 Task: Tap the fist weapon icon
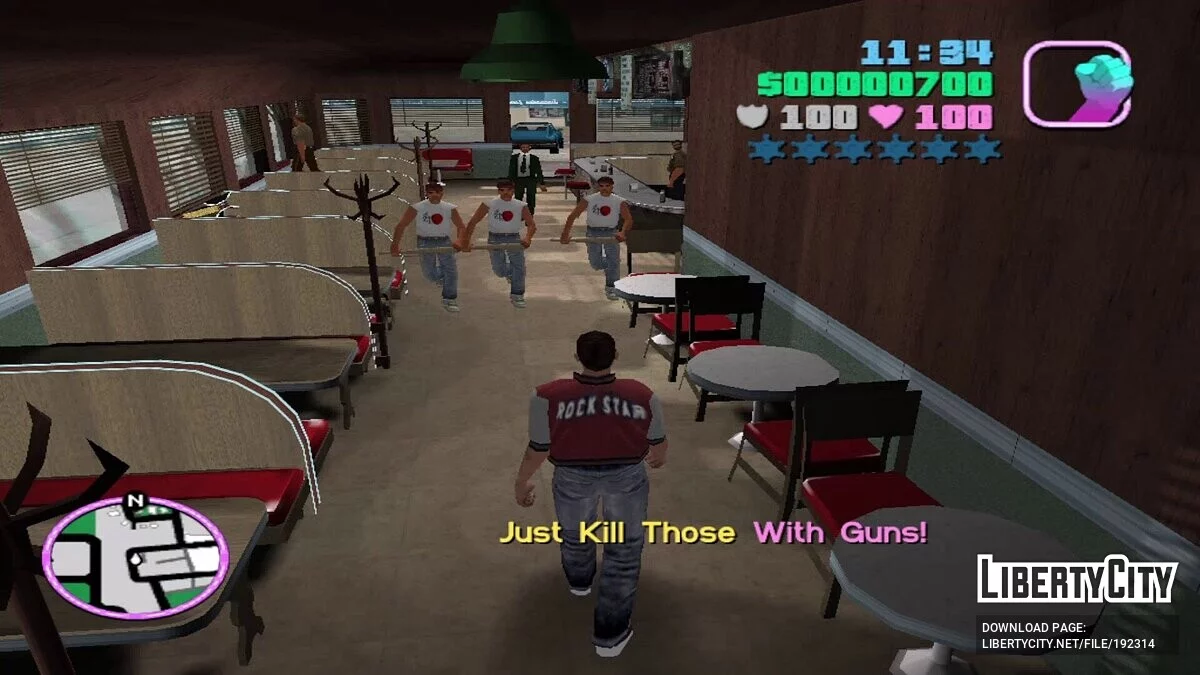coord(1077,84)
